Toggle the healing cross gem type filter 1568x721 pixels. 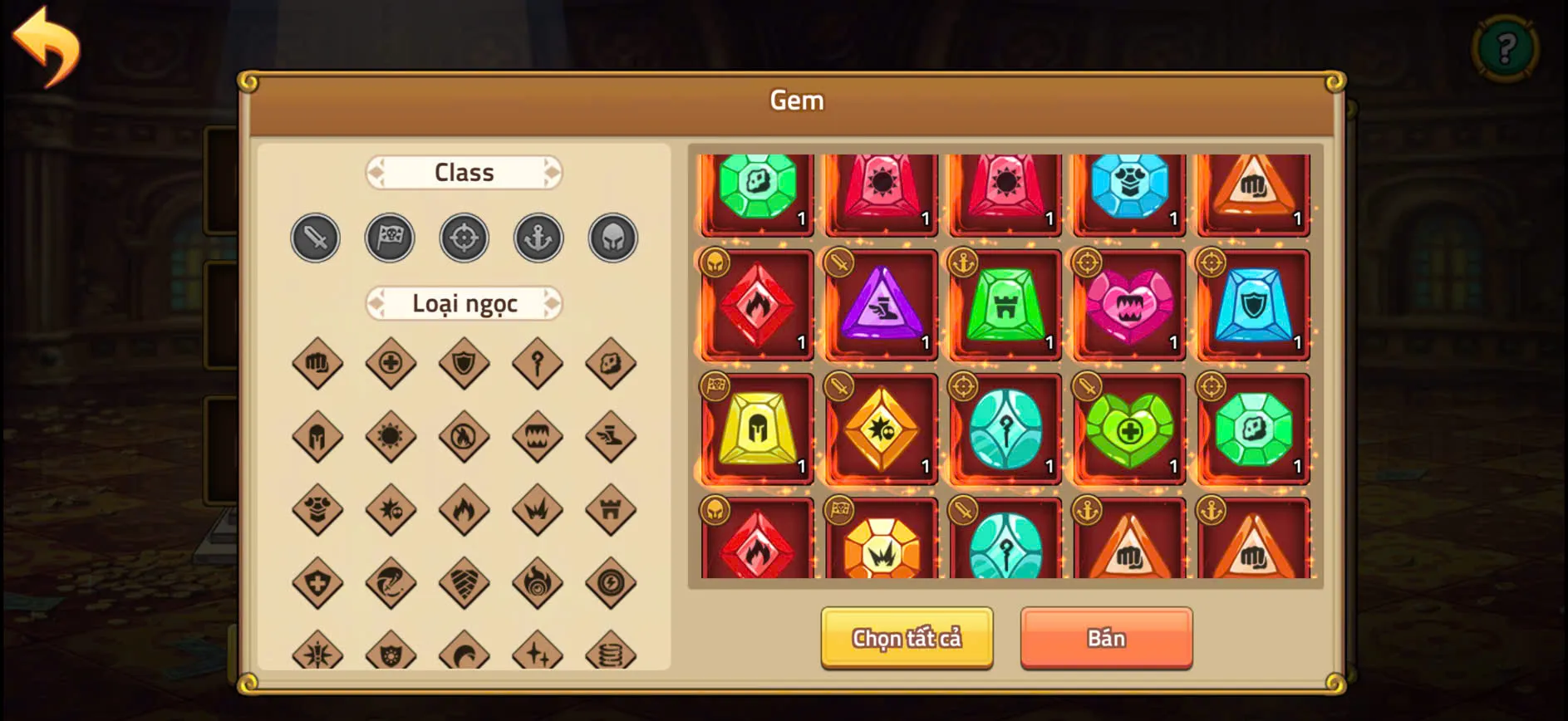point(391,363)
